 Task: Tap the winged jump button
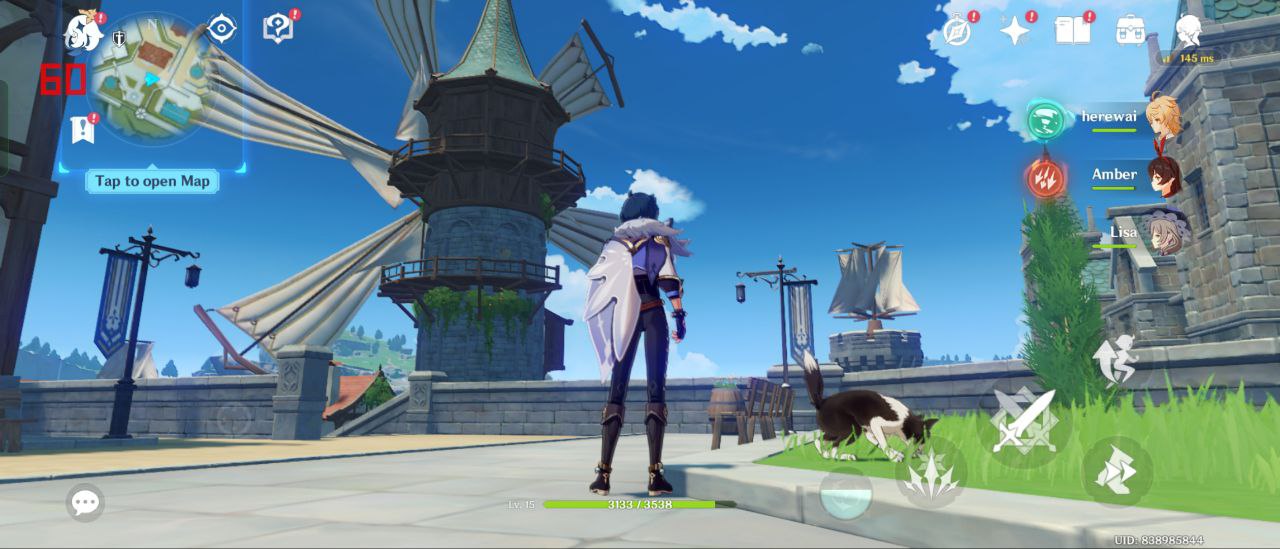tap(1115, 362)
